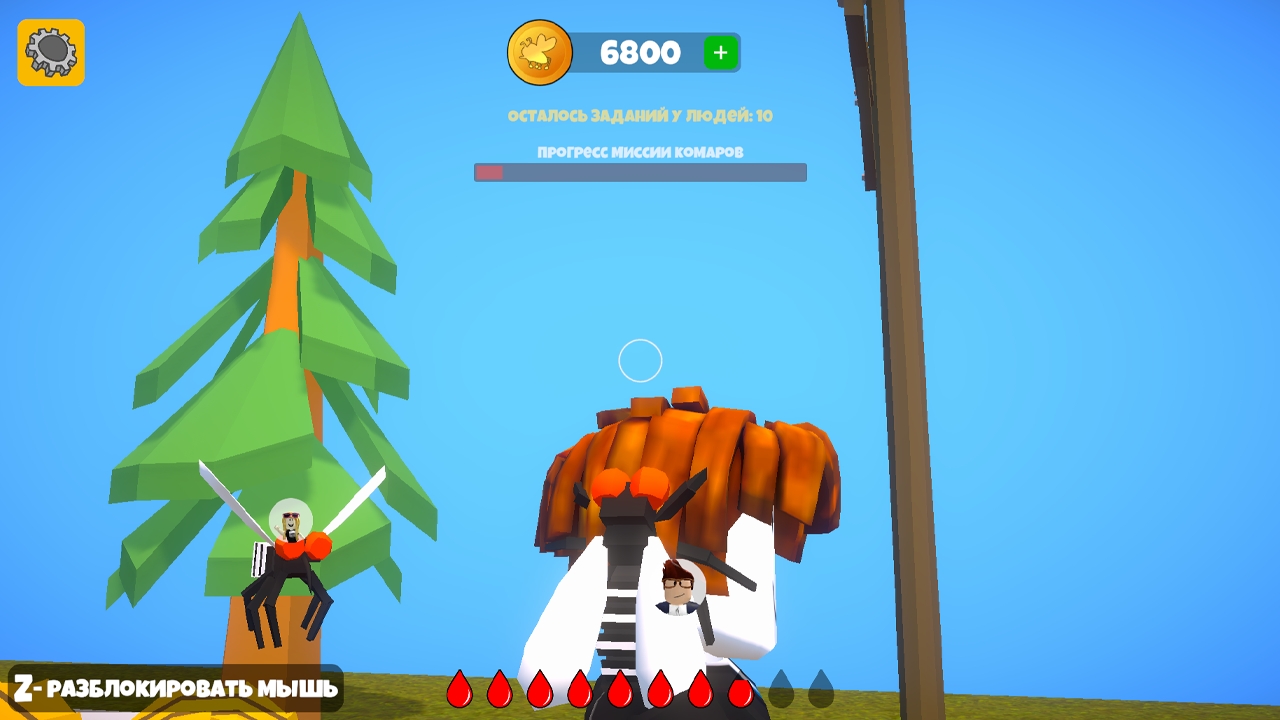Click the label "Прогресс миссии комаров"
The height and width of the screenshot is (720, 1280).
pos(638,153)
